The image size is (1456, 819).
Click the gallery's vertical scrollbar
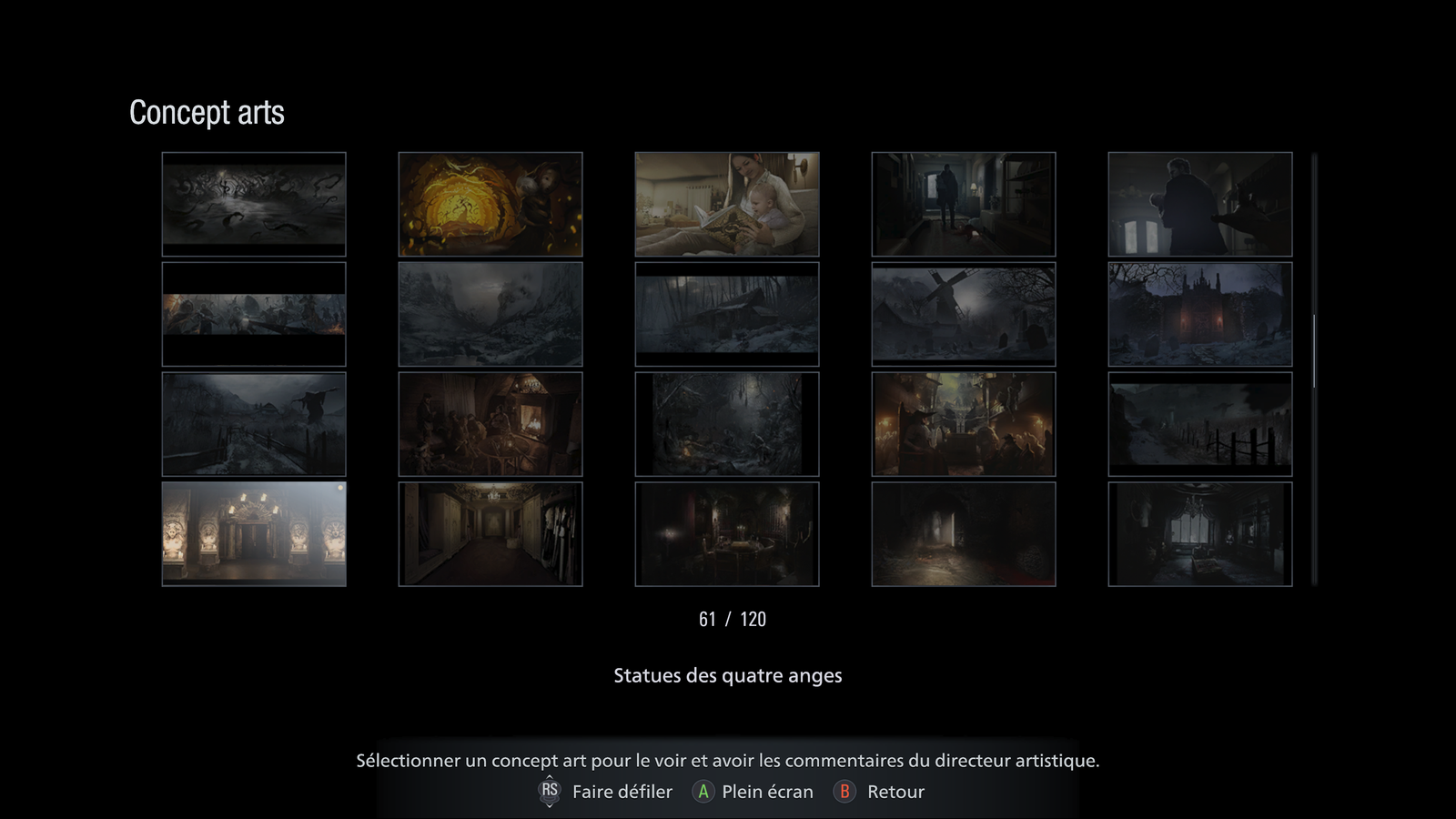click(x=1314, y=352)
